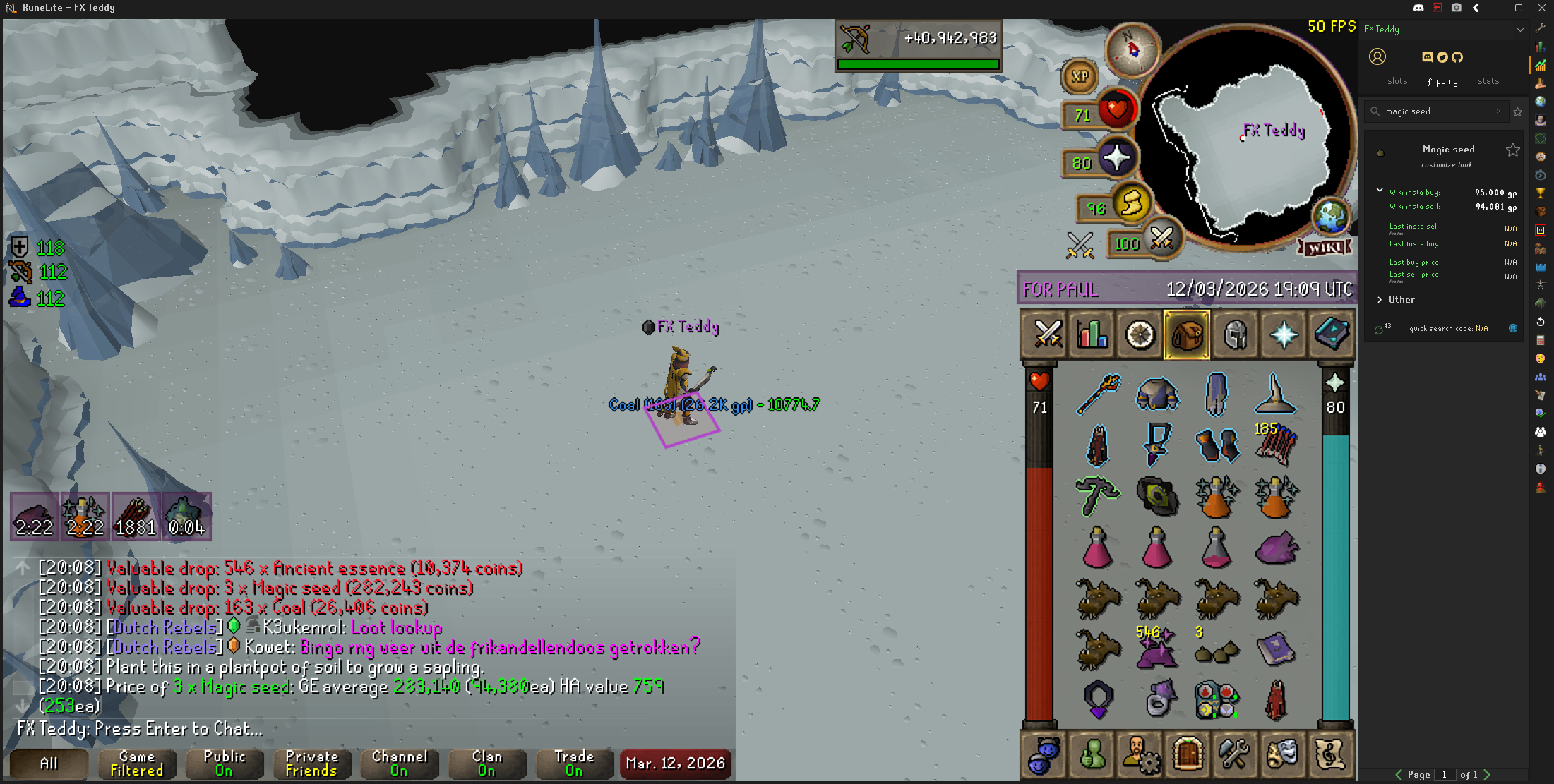This screenshot has height=784, width=1554.
Task: Switch to the Skills tab
Action: pos(1092,334)
